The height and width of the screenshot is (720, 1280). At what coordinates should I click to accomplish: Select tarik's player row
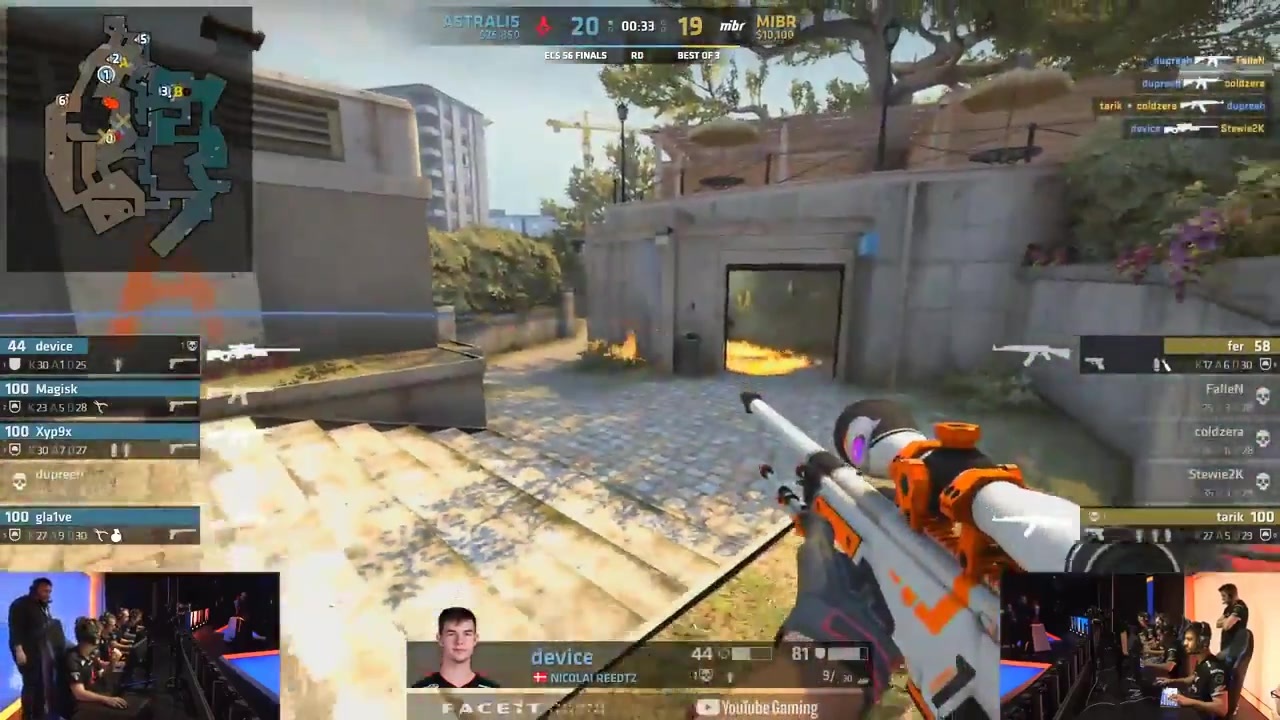tap(1180, 526)
